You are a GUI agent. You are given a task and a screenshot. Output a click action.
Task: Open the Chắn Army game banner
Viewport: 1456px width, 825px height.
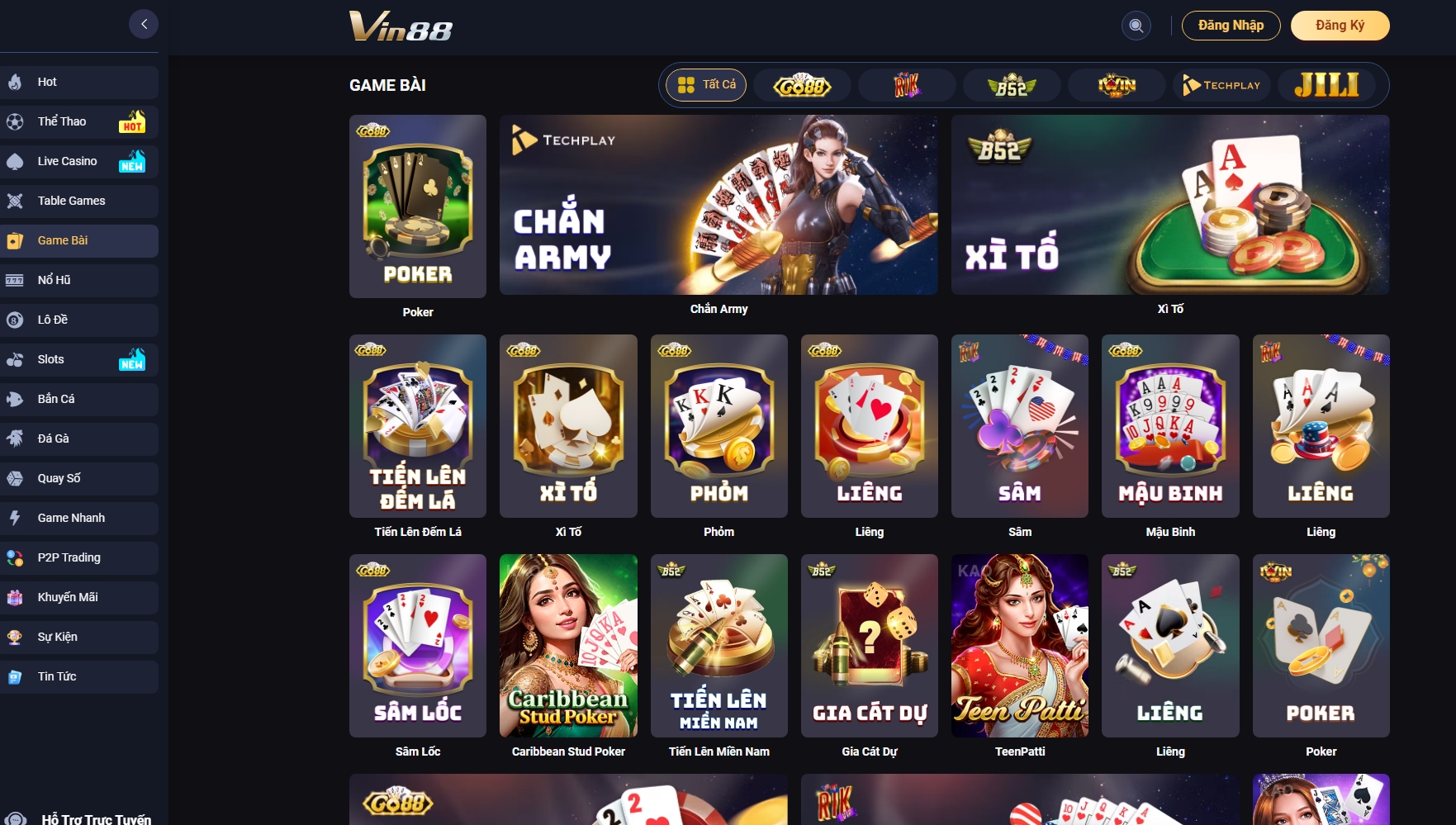[719, 206]
